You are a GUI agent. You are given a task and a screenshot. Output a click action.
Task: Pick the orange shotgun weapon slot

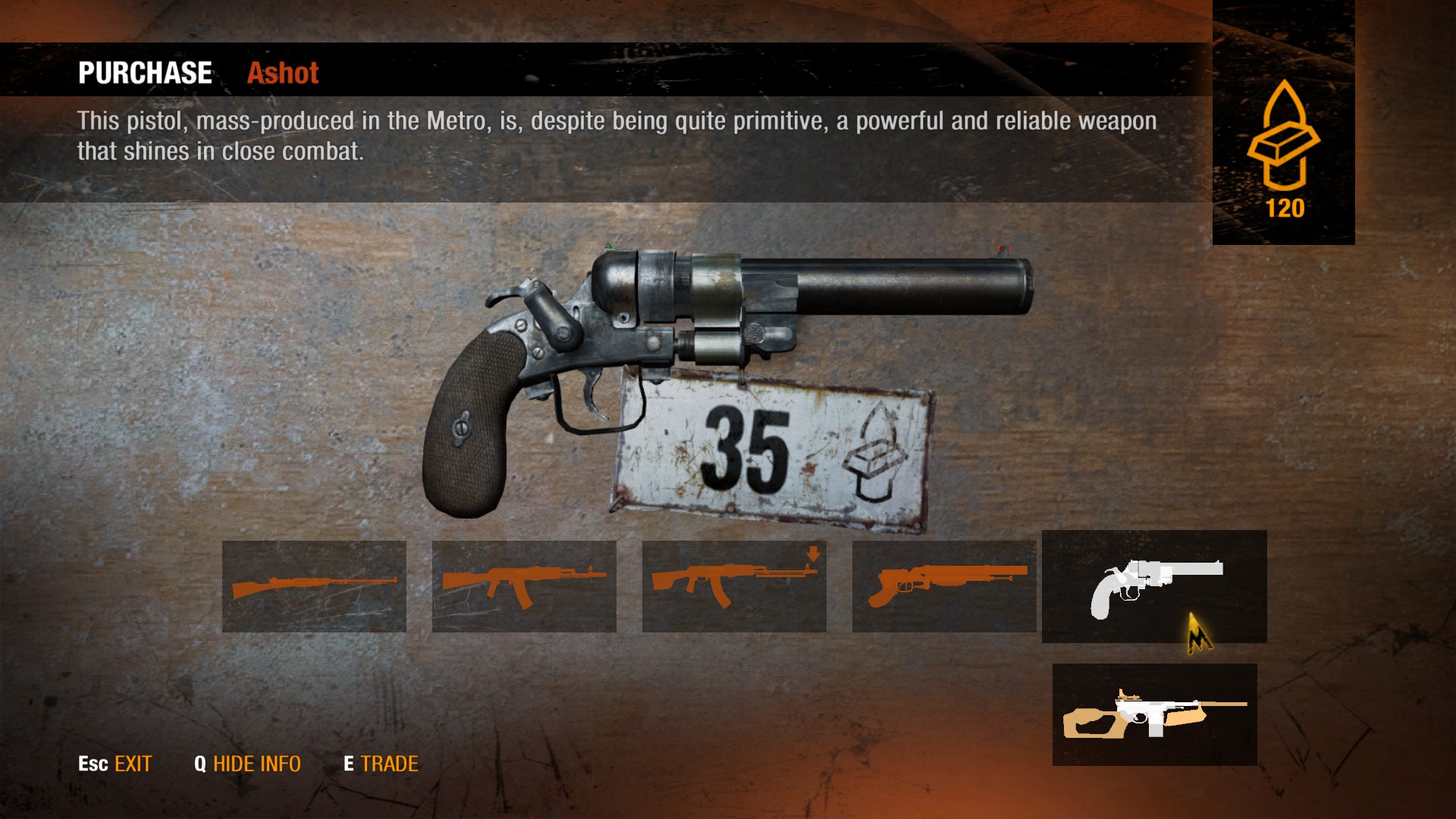click(x=944, y=586)
